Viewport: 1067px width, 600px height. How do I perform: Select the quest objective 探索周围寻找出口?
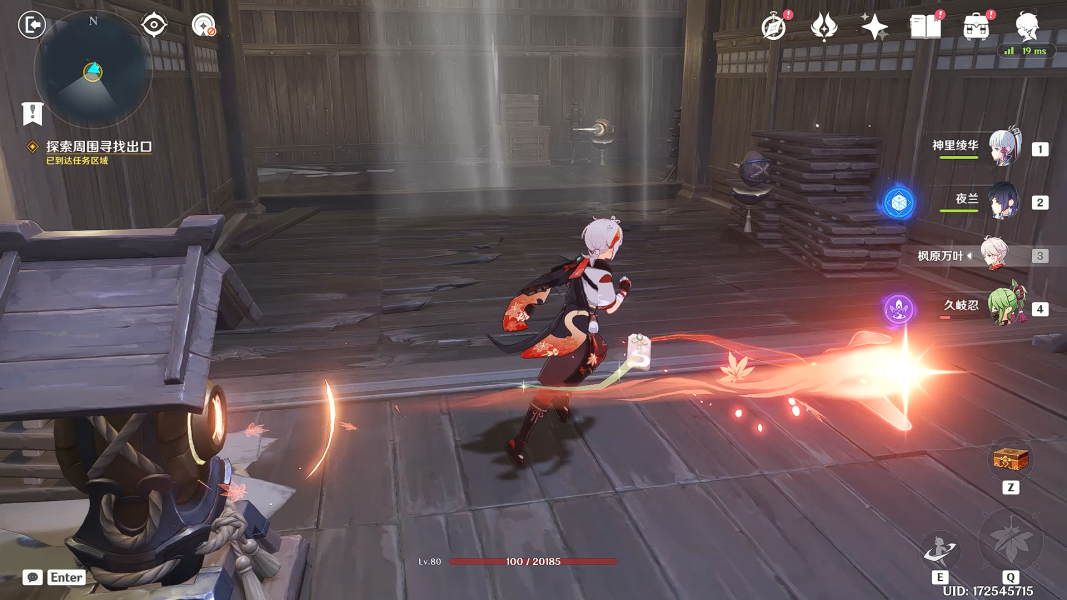click(x=98, y=146)
